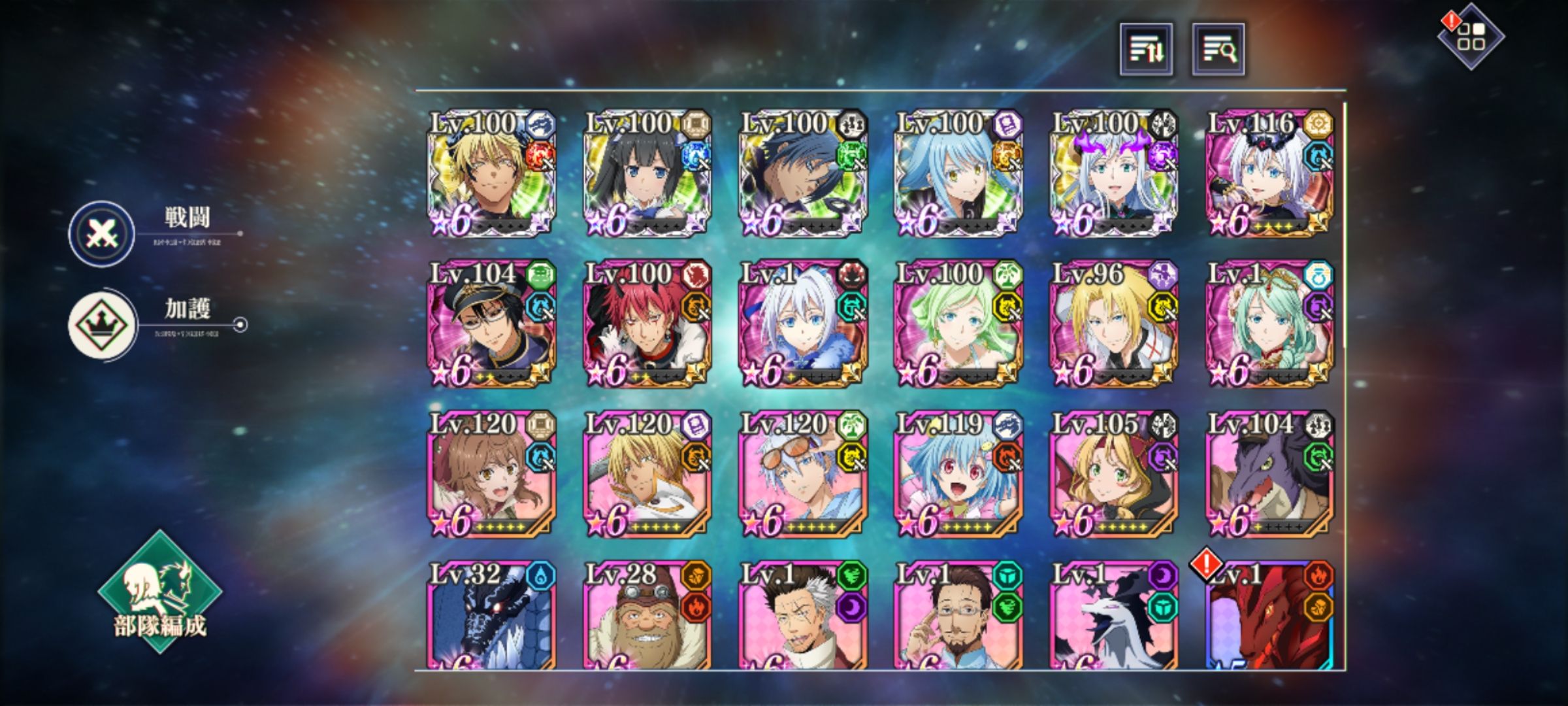This screenshot has height=706, width=1568.
Task: Choose the Lv.104 officer with glasses card
Action: [x=491, y=324]
